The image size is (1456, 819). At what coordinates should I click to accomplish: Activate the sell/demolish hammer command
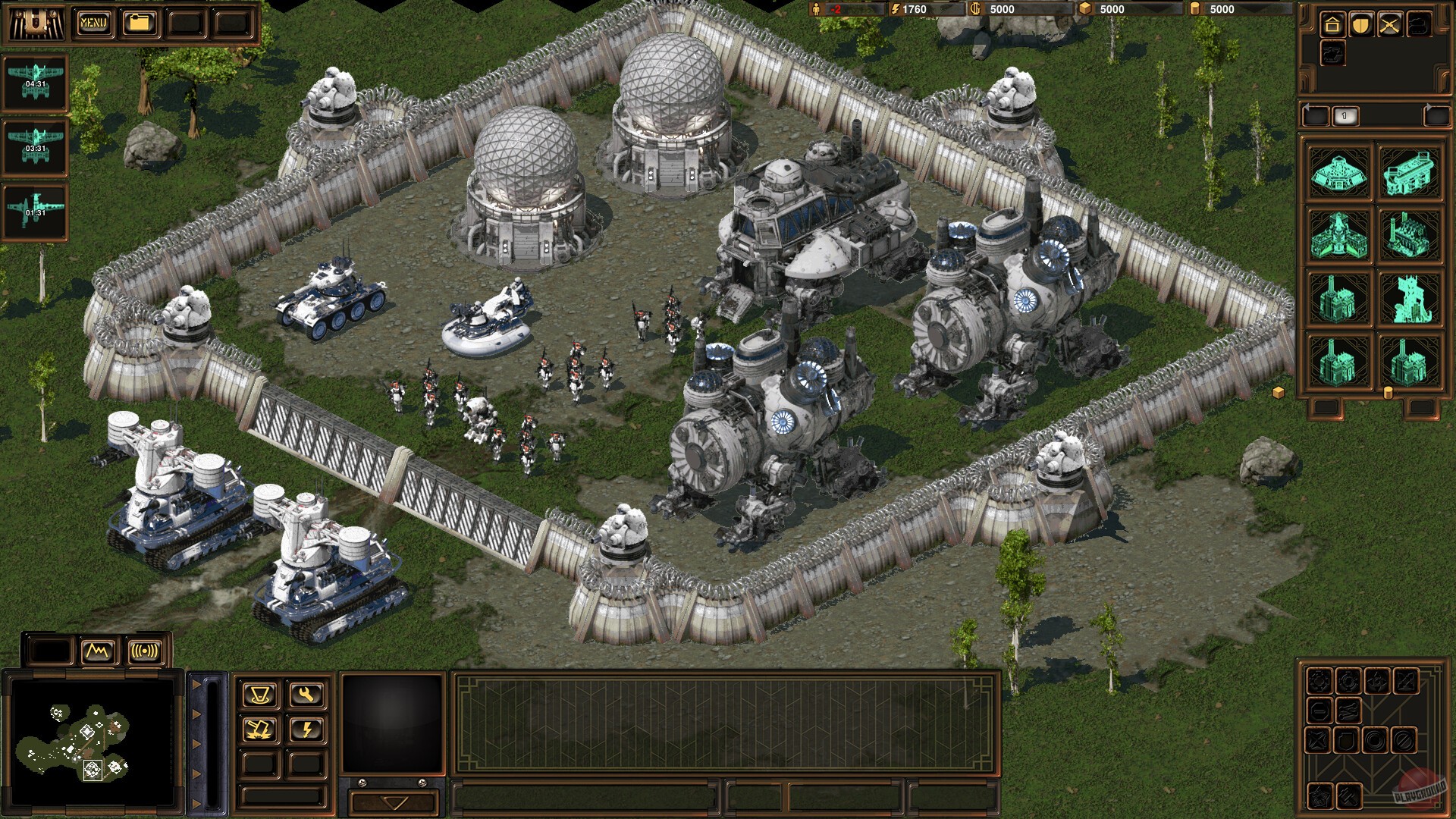[x=259, y=730]
